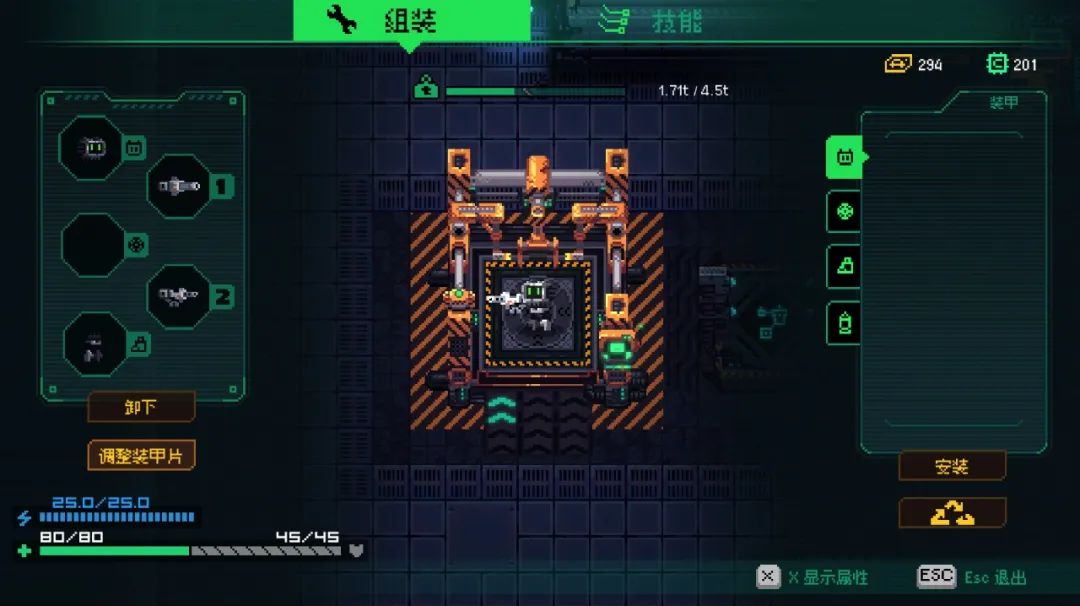This screenshot has height=606, width=1080.
Task: Open the canister category tab
Action: click(844, 323)
